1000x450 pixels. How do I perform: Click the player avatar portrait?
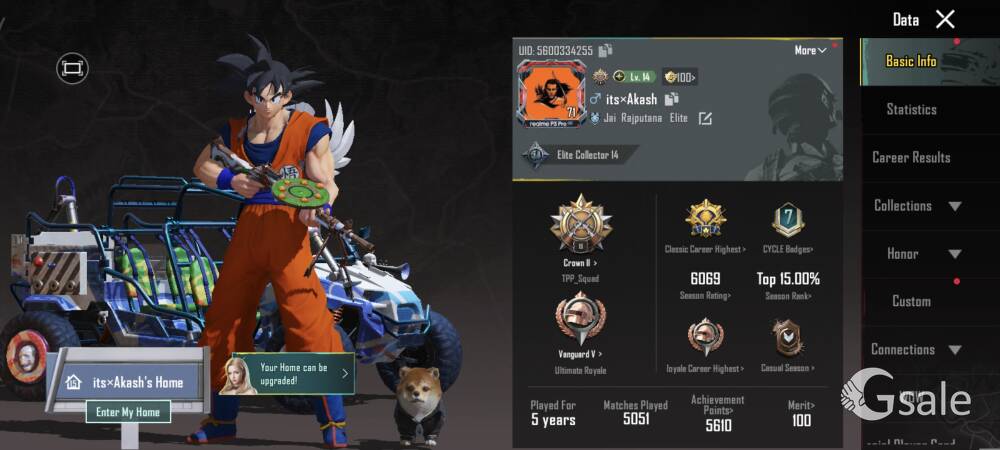pos(550,94)
